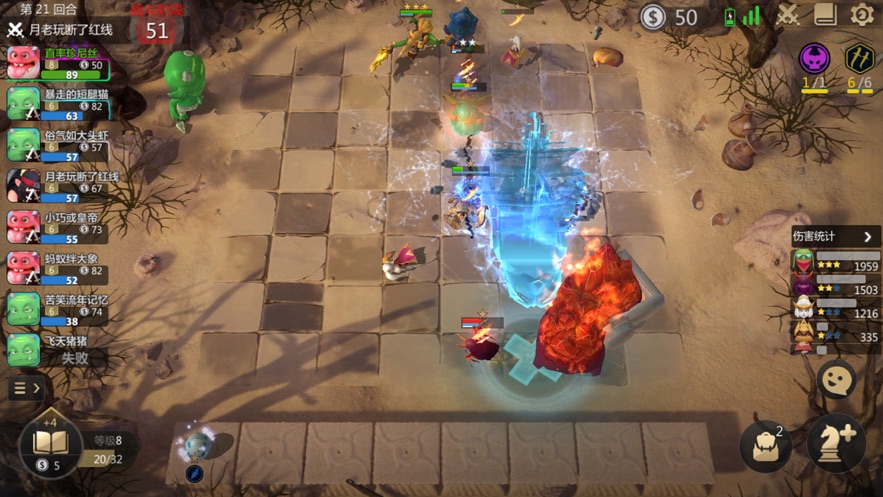View player 俗气如大头虾's board
This screenshot has width=883, height=497.
57,145
